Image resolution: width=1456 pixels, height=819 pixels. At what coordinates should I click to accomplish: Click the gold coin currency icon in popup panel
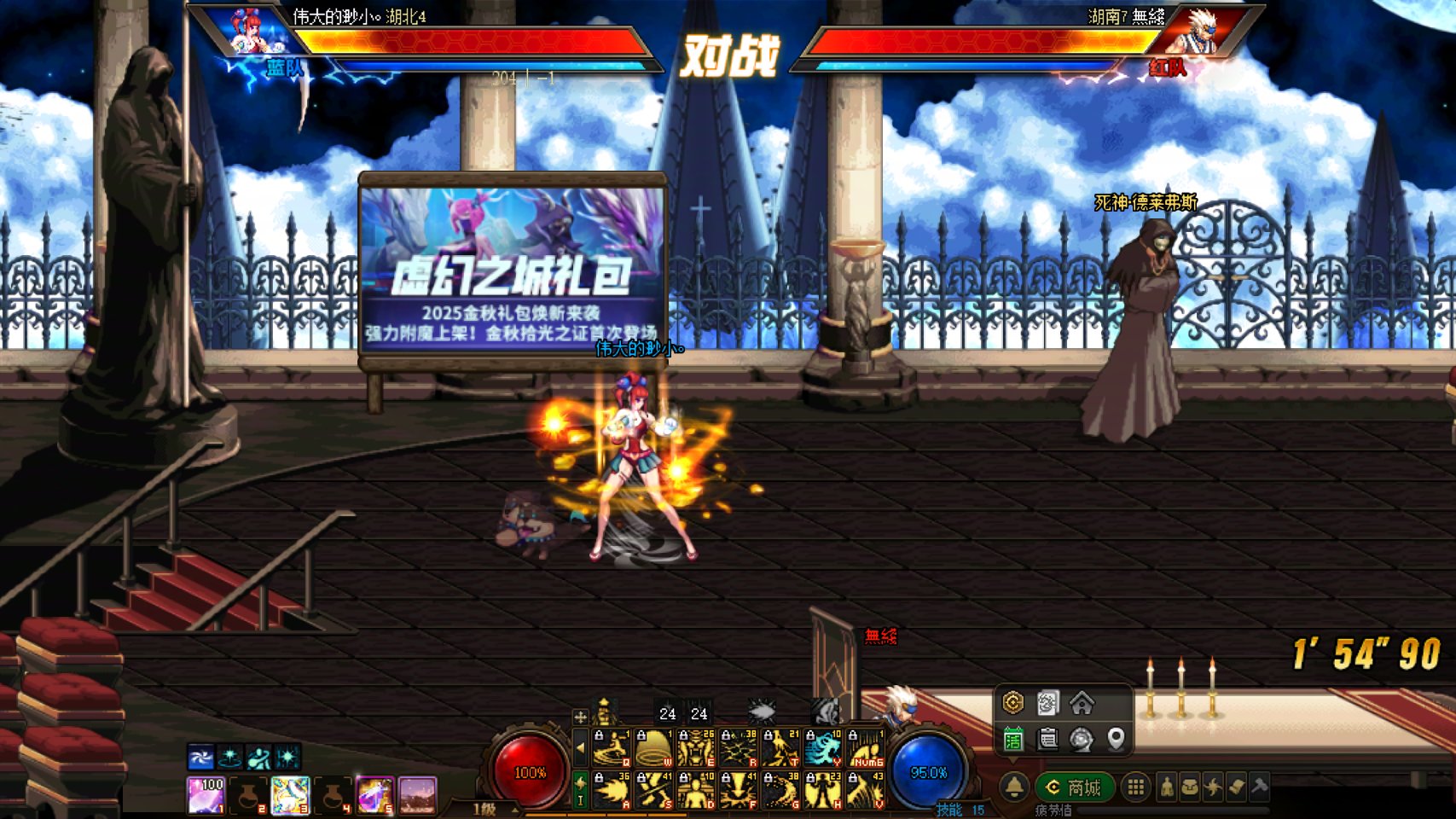[x=1012, y=703]
